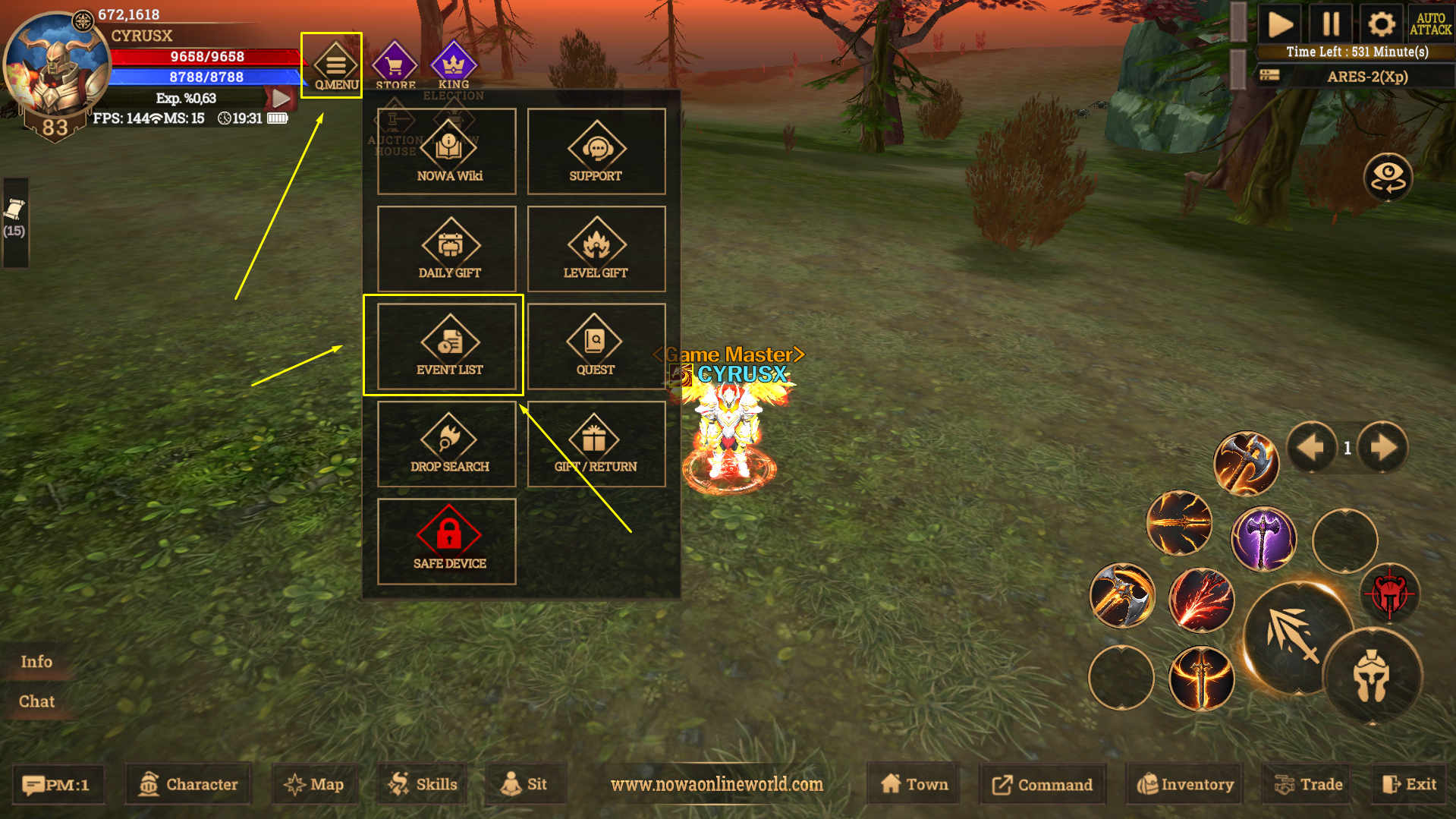1456x819 pixels.
Task: Open the gear settings icon
Action: (x=1381, y=24)
